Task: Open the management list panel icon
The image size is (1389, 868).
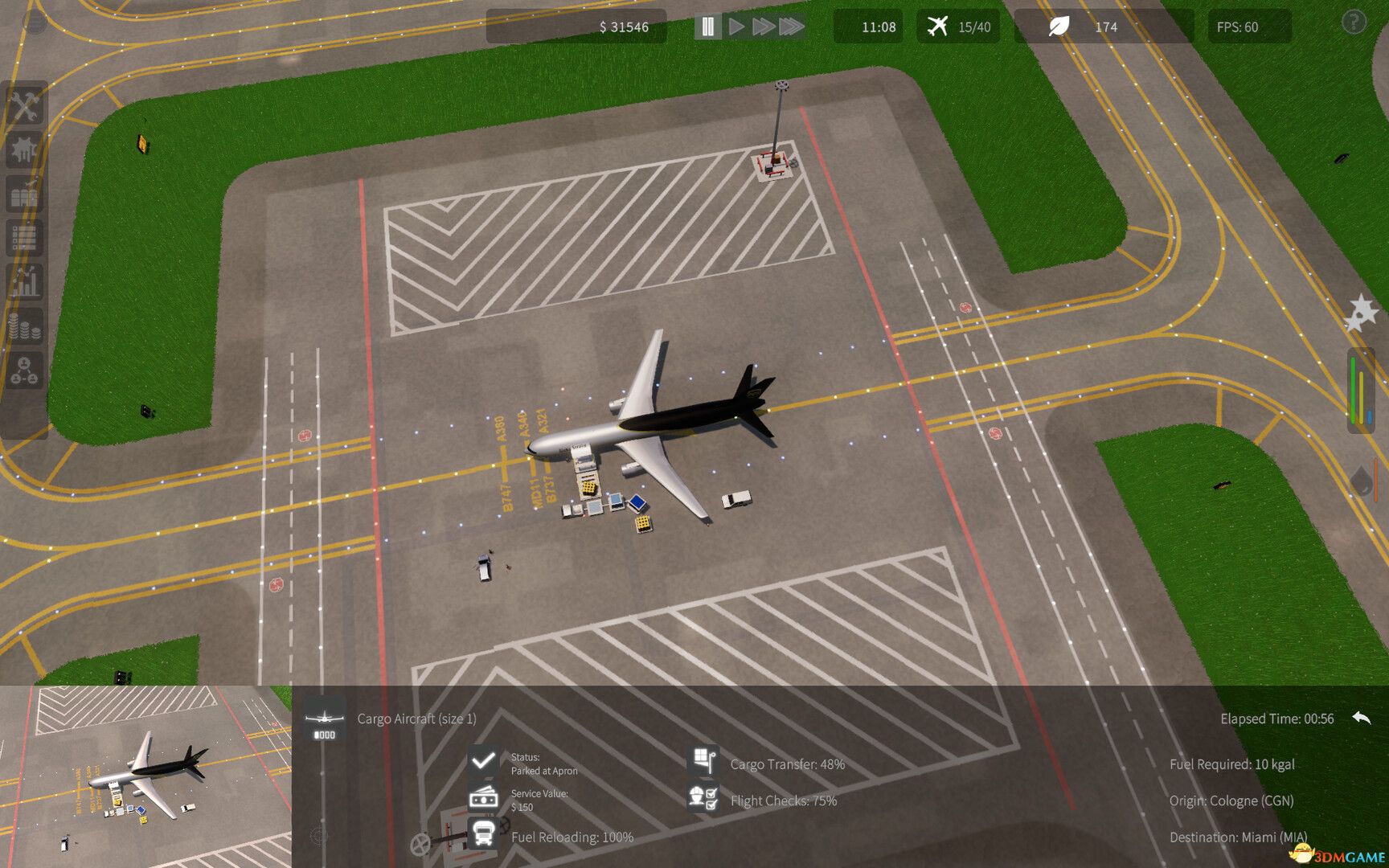Action: (25, 237)
